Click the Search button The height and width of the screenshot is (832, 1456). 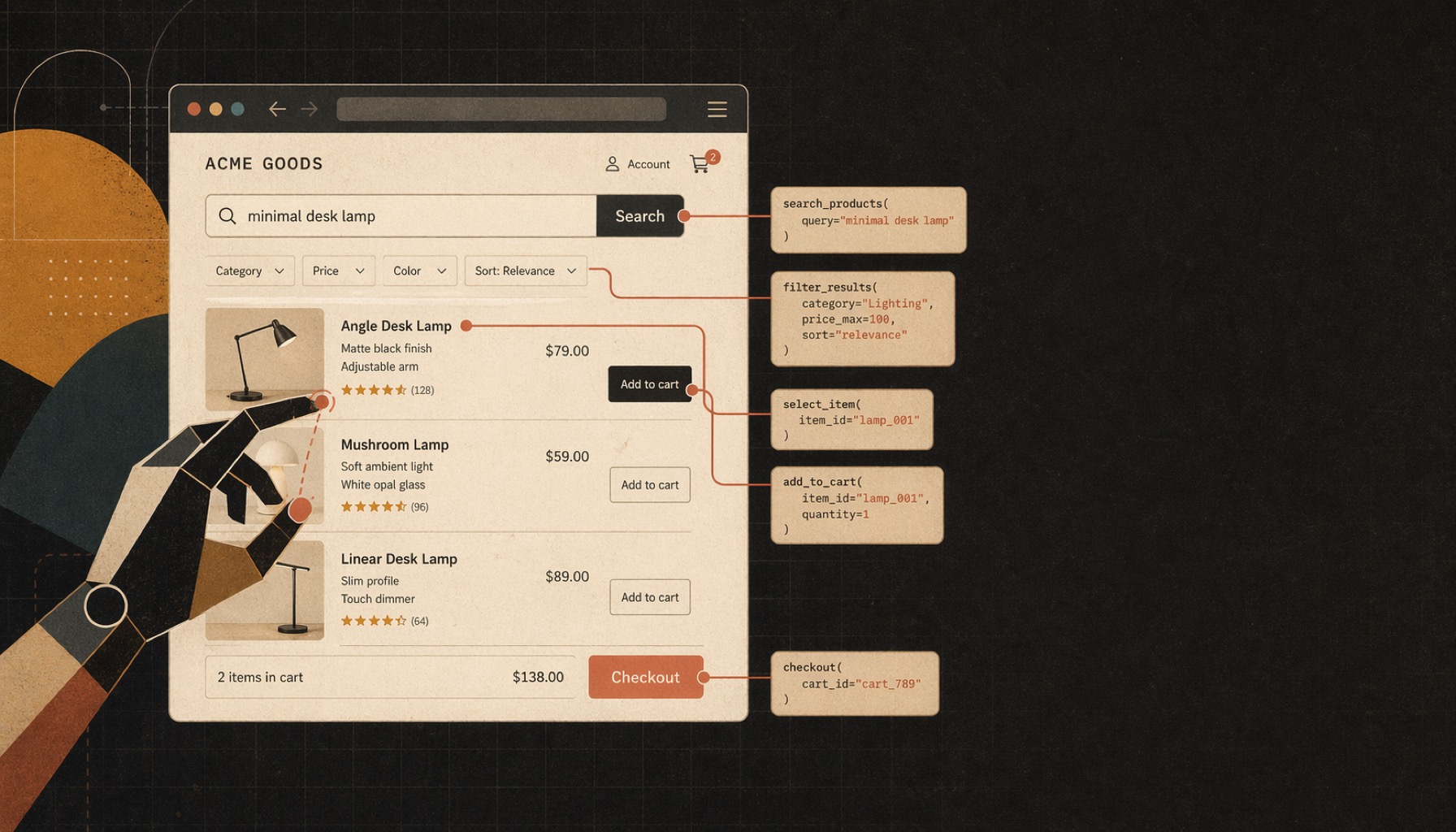[639, 216]
